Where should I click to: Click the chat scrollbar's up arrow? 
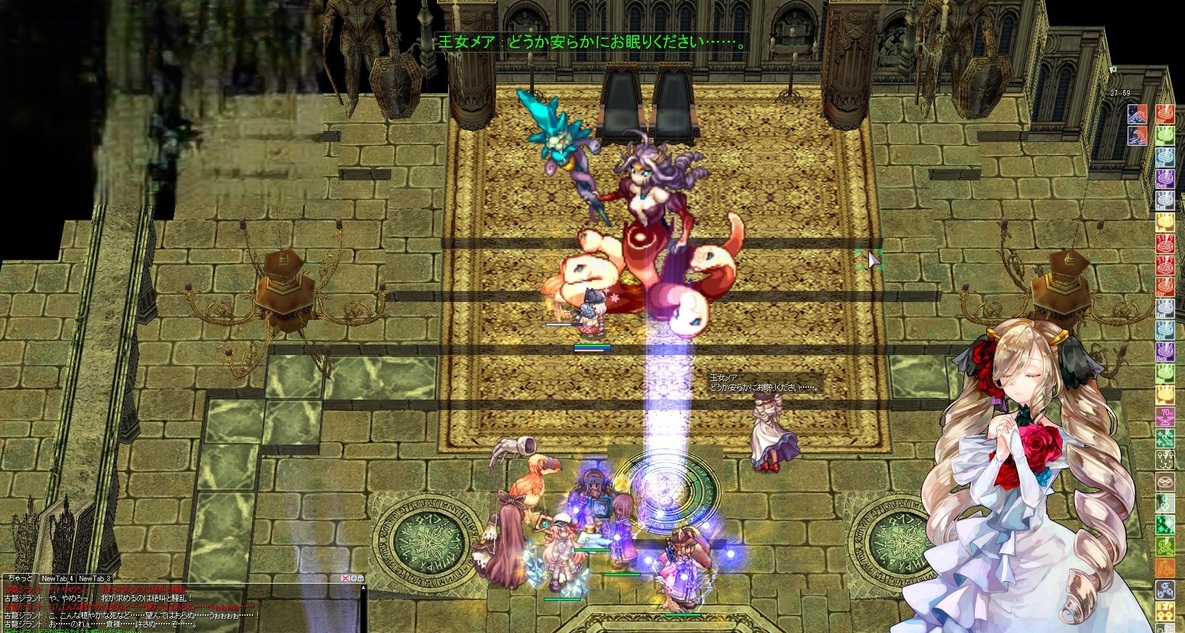(x=363, y=588)
